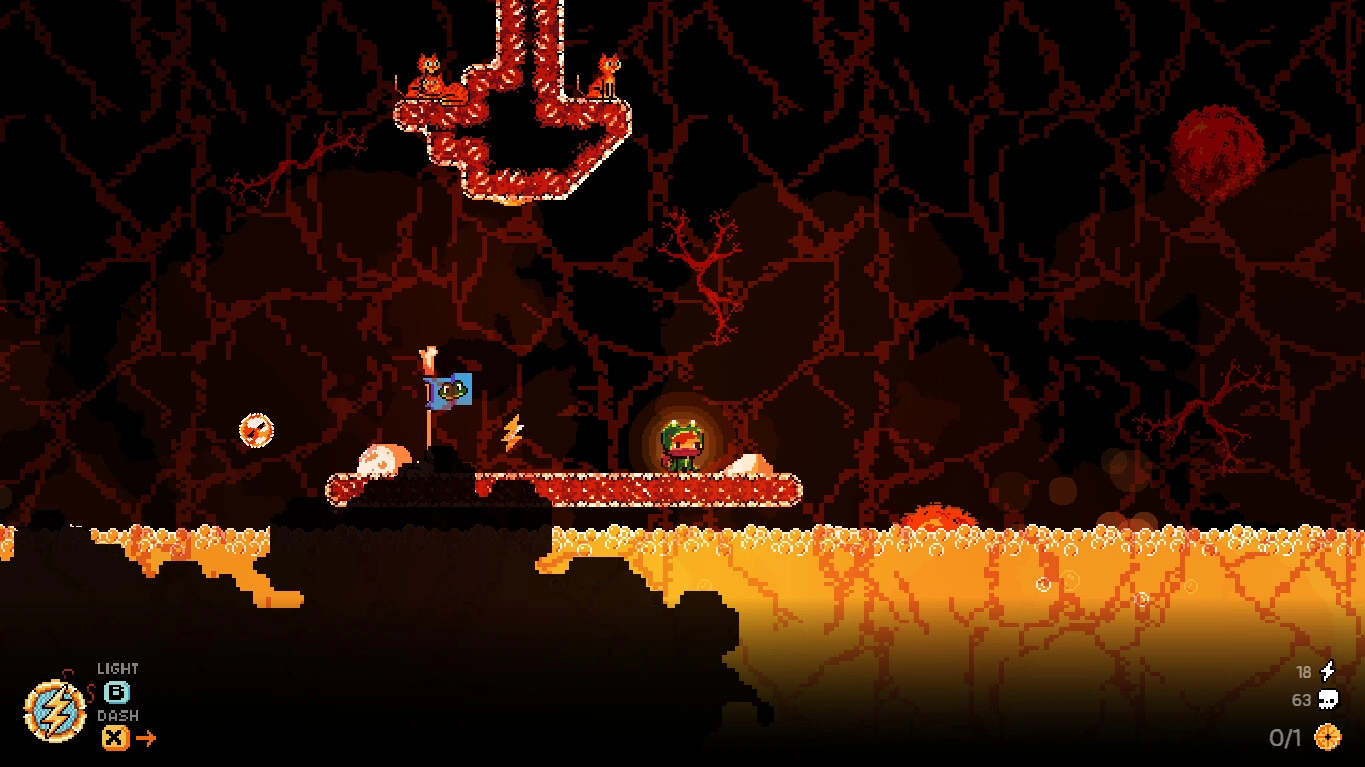The height and width of the screenshot is (767, 1365).
Task: Click the frog player character
Action: (x=680, y=444)
